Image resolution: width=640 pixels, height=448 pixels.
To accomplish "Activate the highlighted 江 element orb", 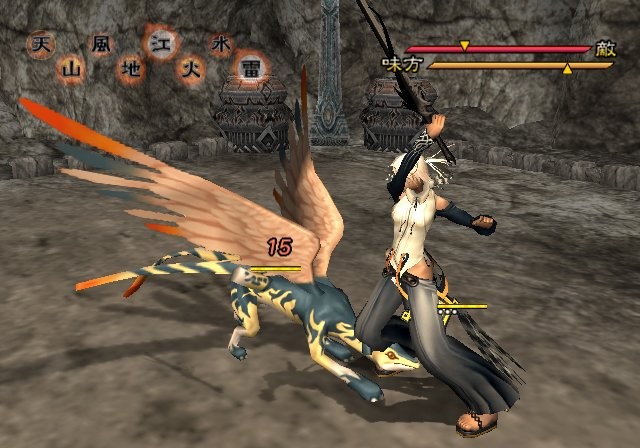I will coord(160,44).
